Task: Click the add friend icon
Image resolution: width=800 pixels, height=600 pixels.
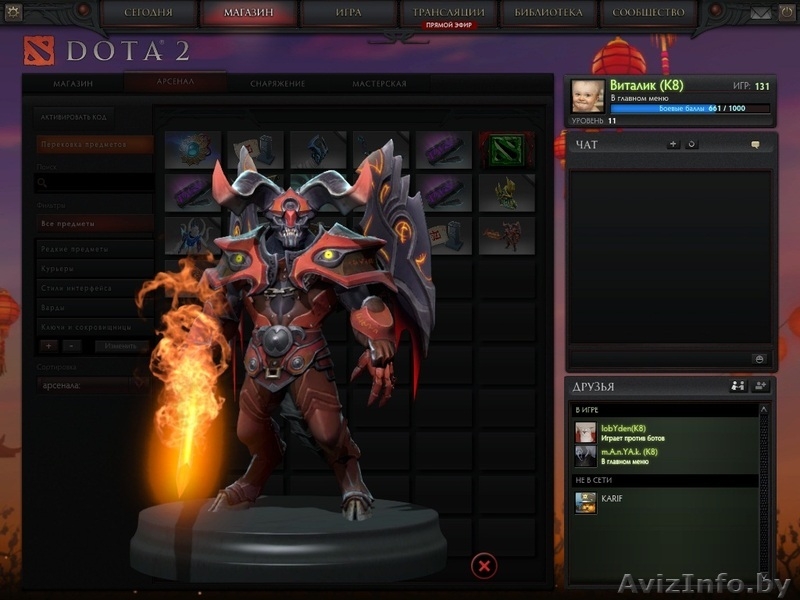Action: click(760, 386)
